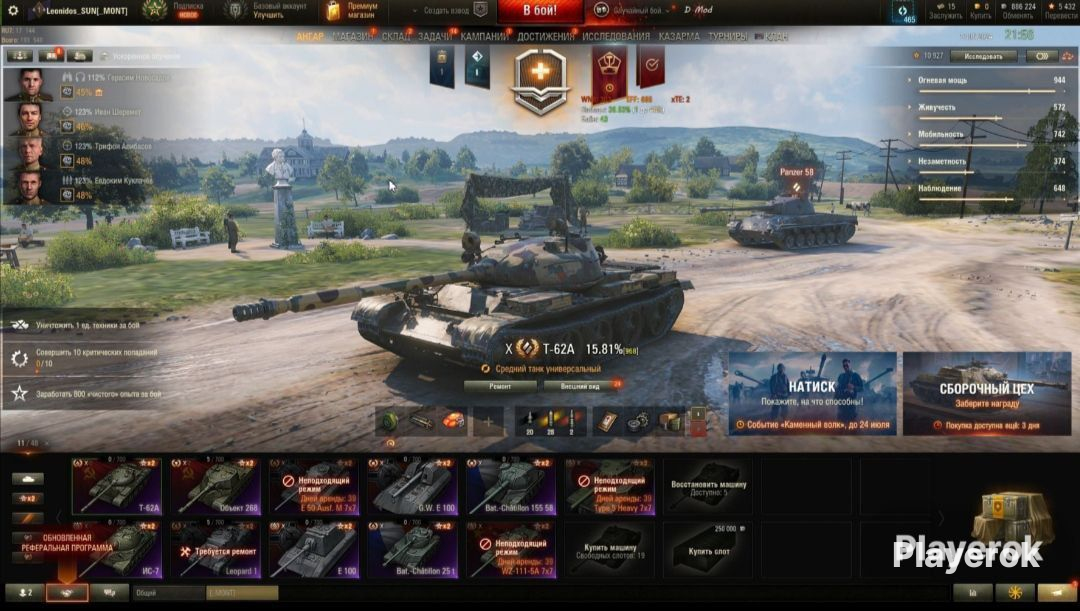Select the Объект 268 tank in carousel

pos(215,485)
